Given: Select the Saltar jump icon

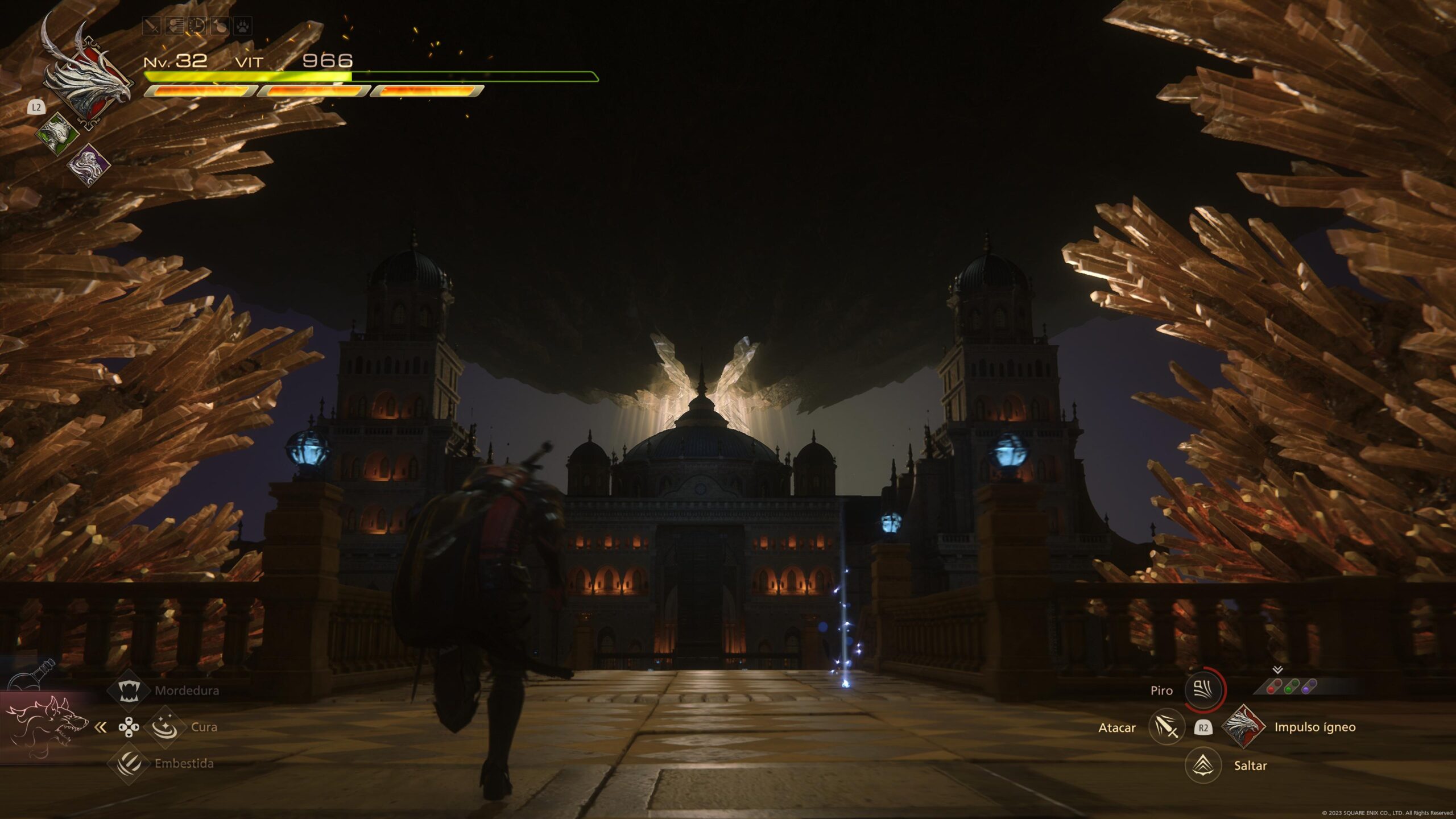Looking at the screenshot, I should pos(1203,765).
